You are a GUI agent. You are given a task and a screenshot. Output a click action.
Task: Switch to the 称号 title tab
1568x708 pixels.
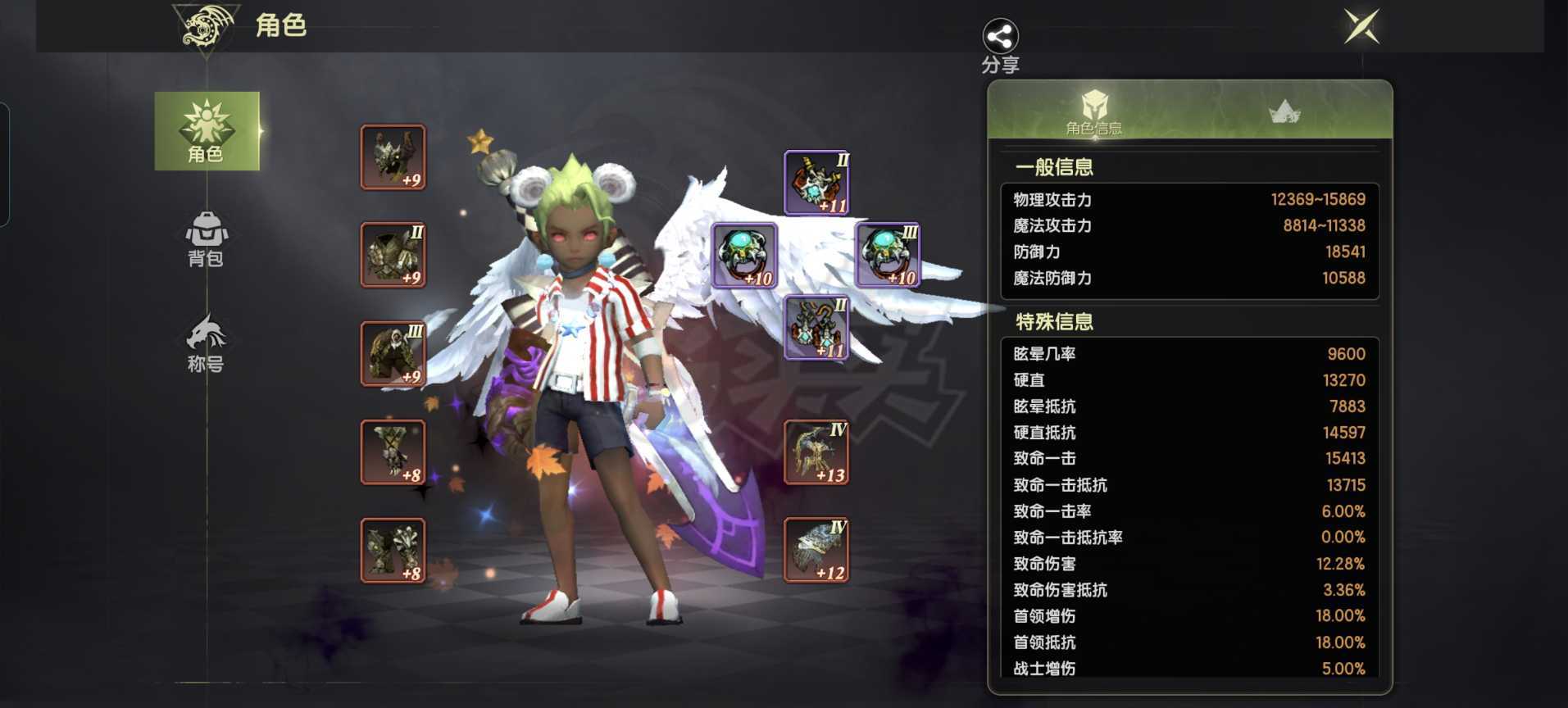point(207,343)
